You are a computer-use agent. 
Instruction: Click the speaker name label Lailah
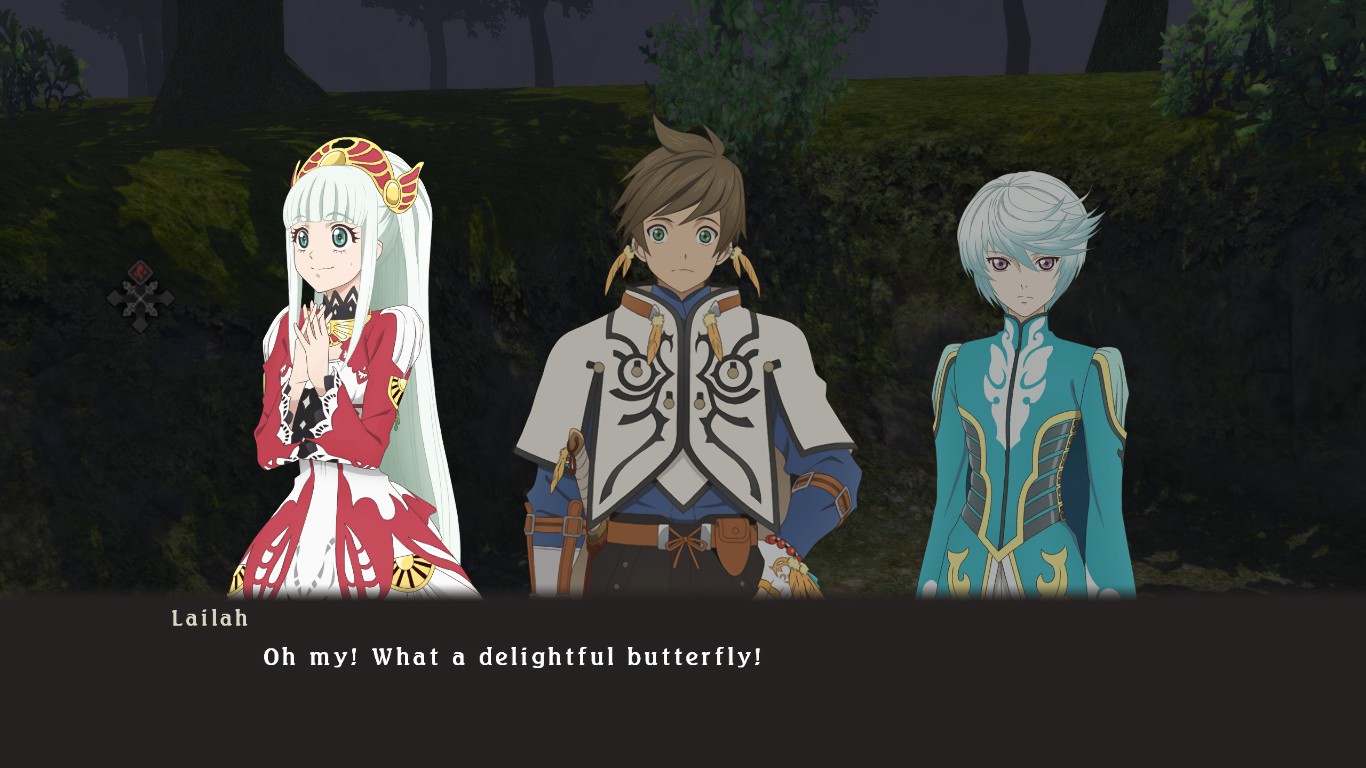[x=209, y=619]
